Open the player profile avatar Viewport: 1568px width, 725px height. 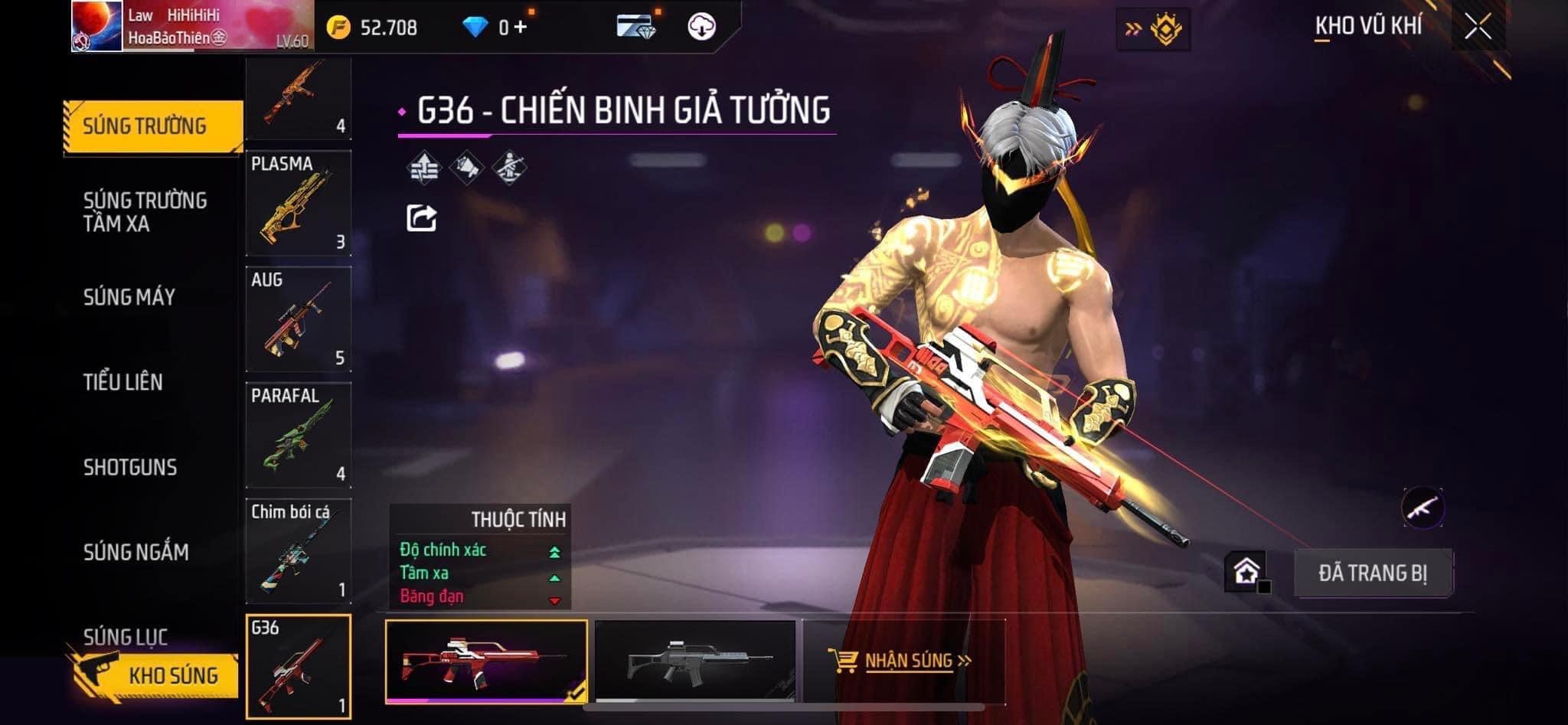click(x=97, y=27)
